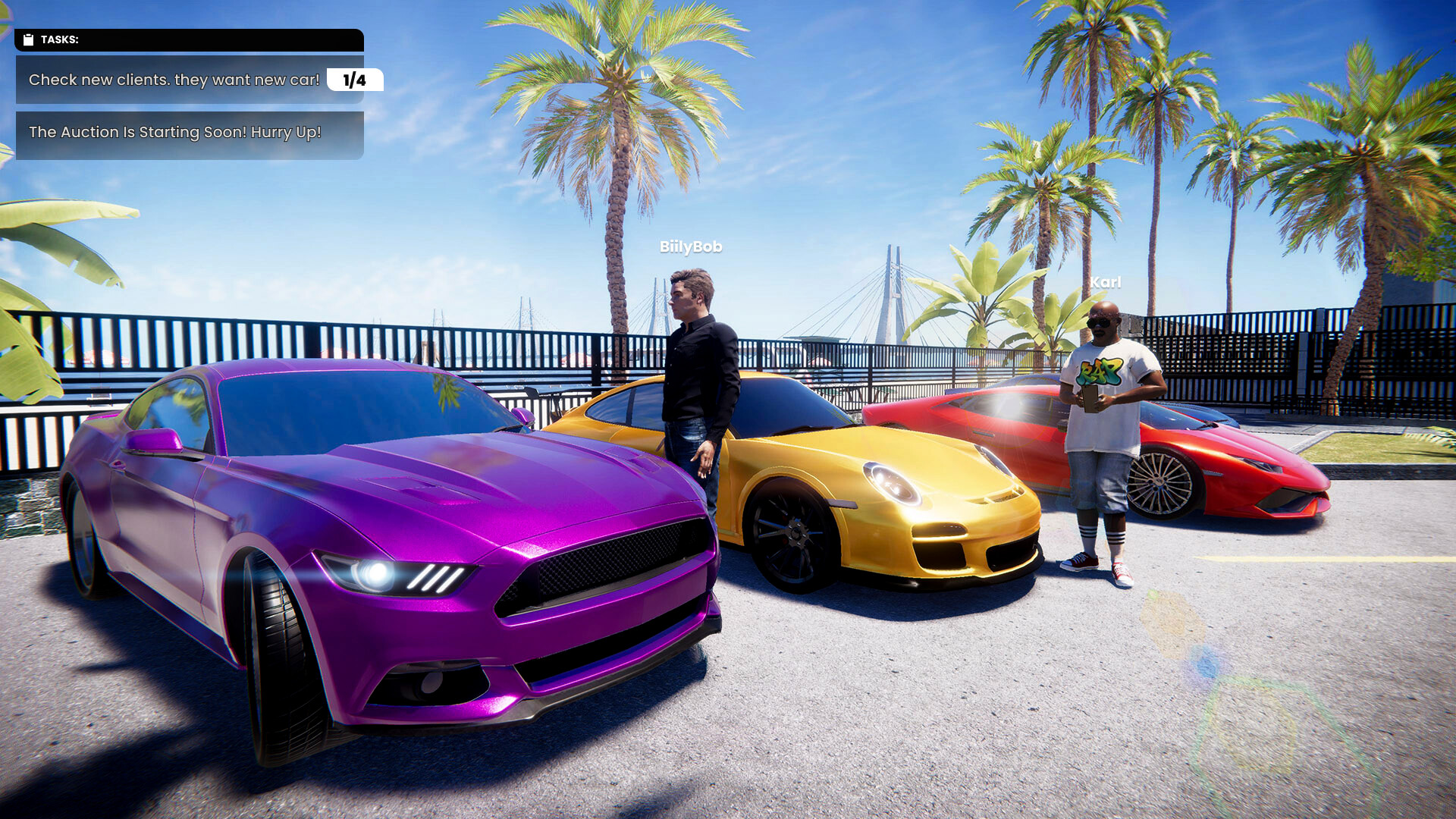Click the 1/4 task progress counter
1456x819 pixels.
(x=353, y=80)
